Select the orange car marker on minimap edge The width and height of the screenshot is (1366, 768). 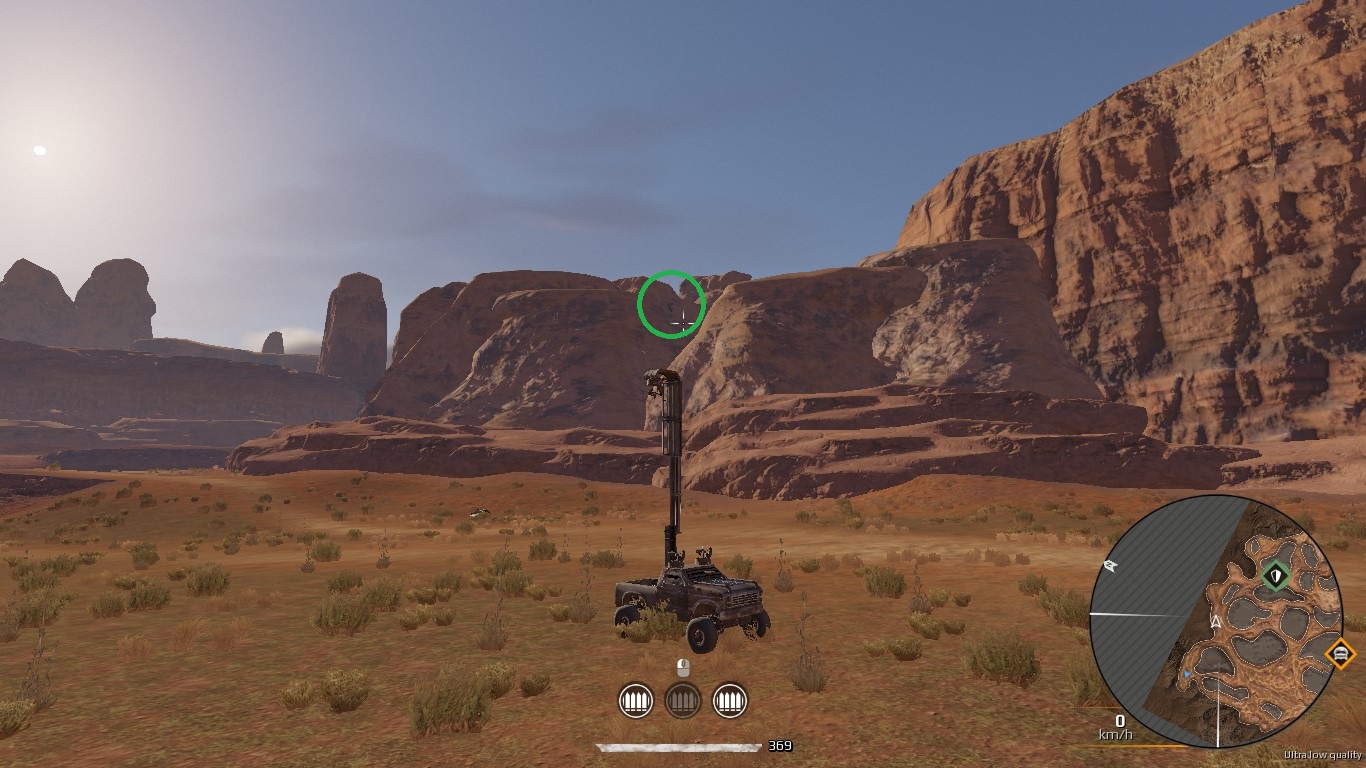pyautogui.click(x=1339, y=654)
